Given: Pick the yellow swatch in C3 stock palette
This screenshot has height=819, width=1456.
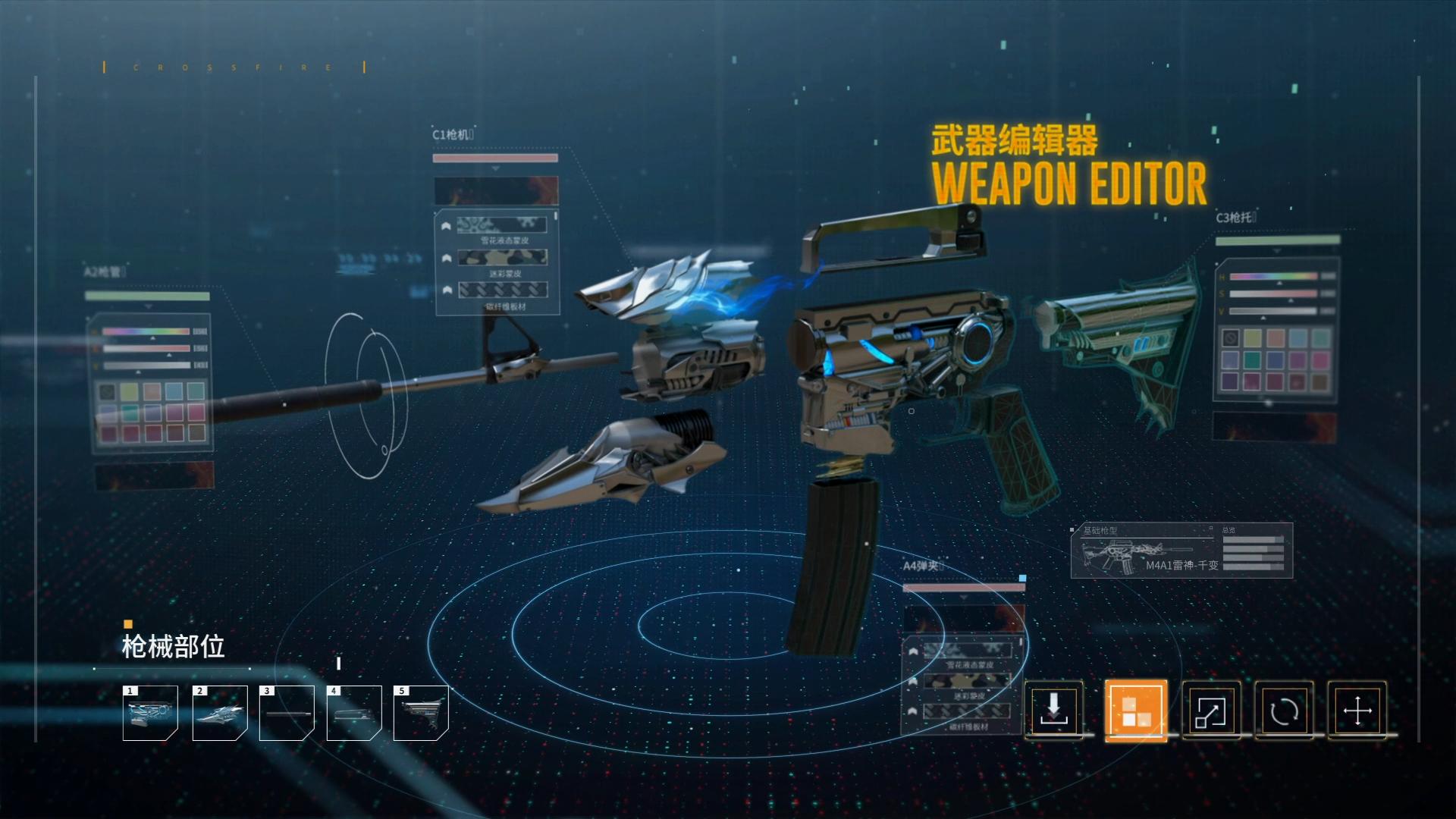Looking at the screenshot, I should (x=1253, y=338).
